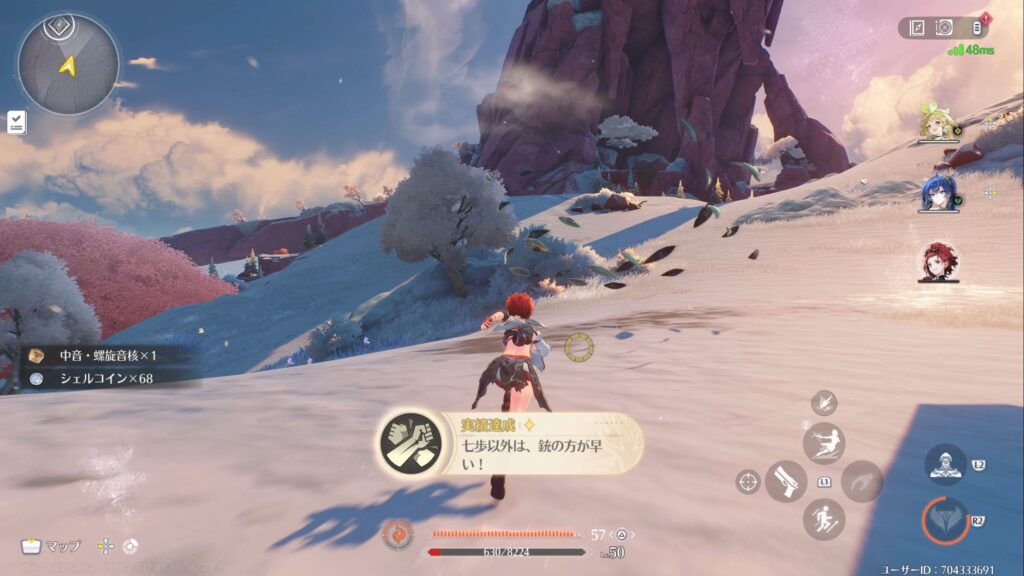
Task: Select the red-haired character portrait
Action: 938,262
